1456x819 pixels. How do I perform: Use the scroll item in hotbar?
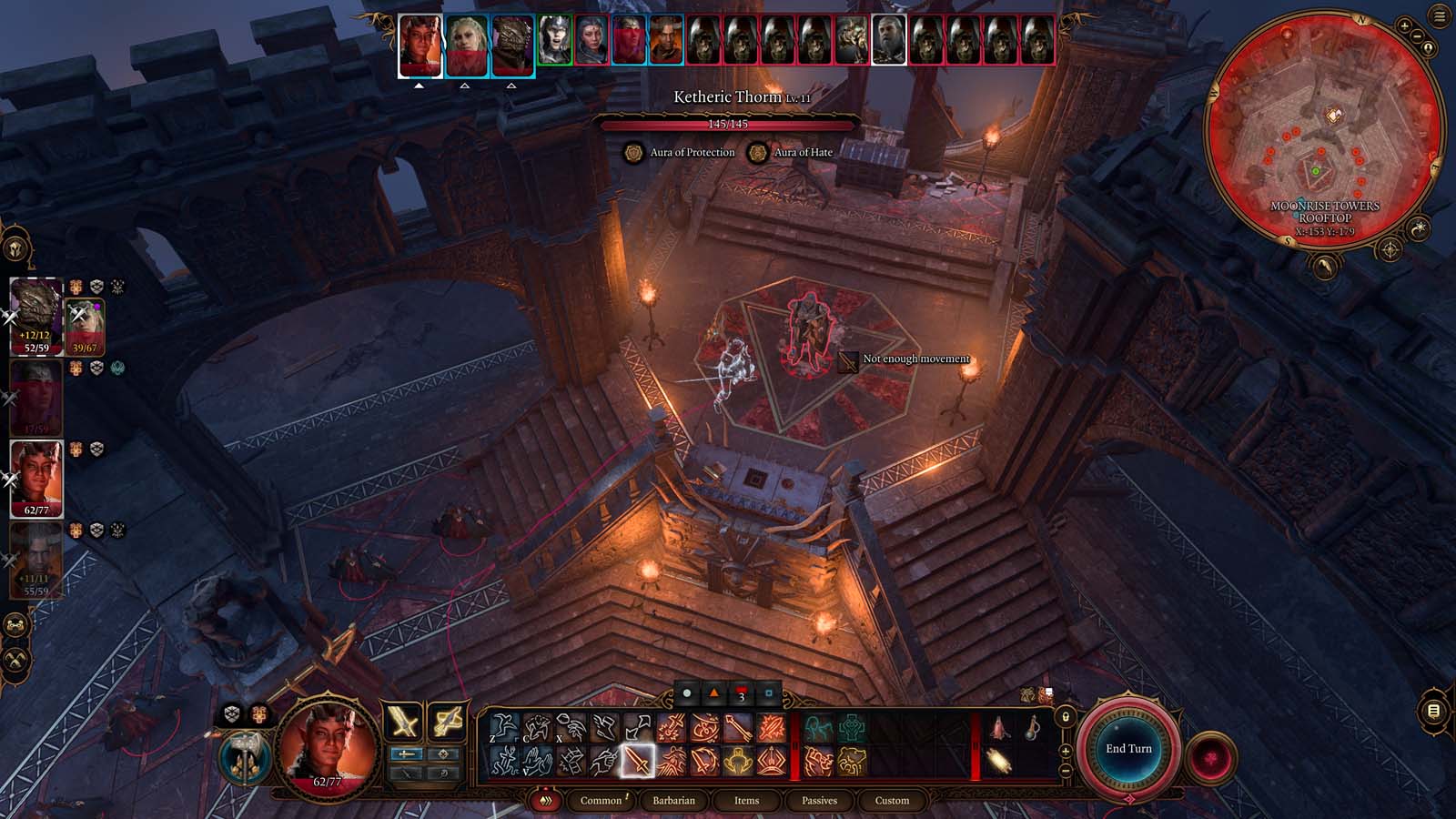pos(999,760)
